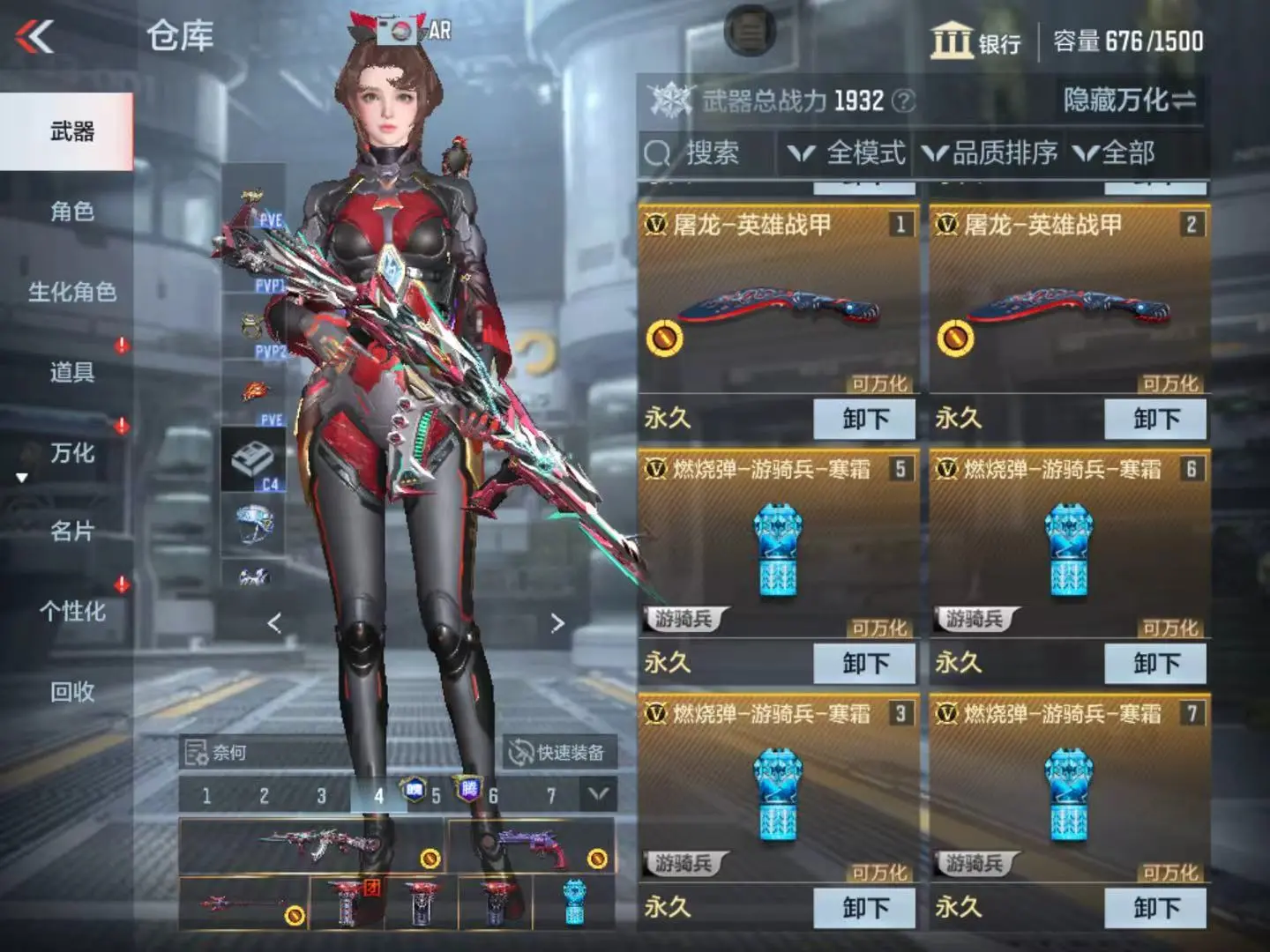1270x952 pixels.
Task: Unequip 屠龙-英雄战甲 from slot 1
Action: (x=864, y=419)
